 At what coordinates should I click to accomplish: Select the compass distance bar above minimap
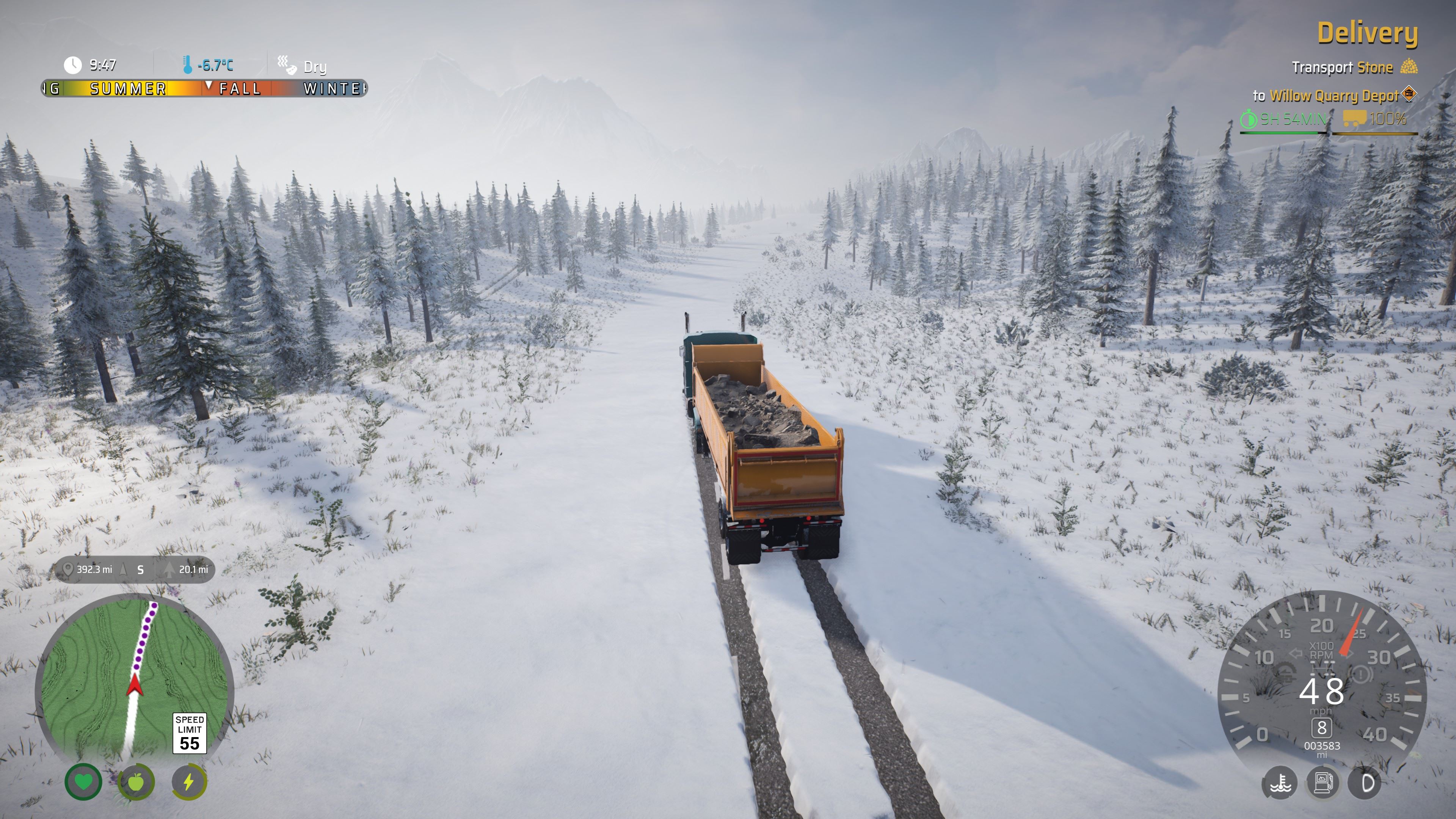click(135, 569)
